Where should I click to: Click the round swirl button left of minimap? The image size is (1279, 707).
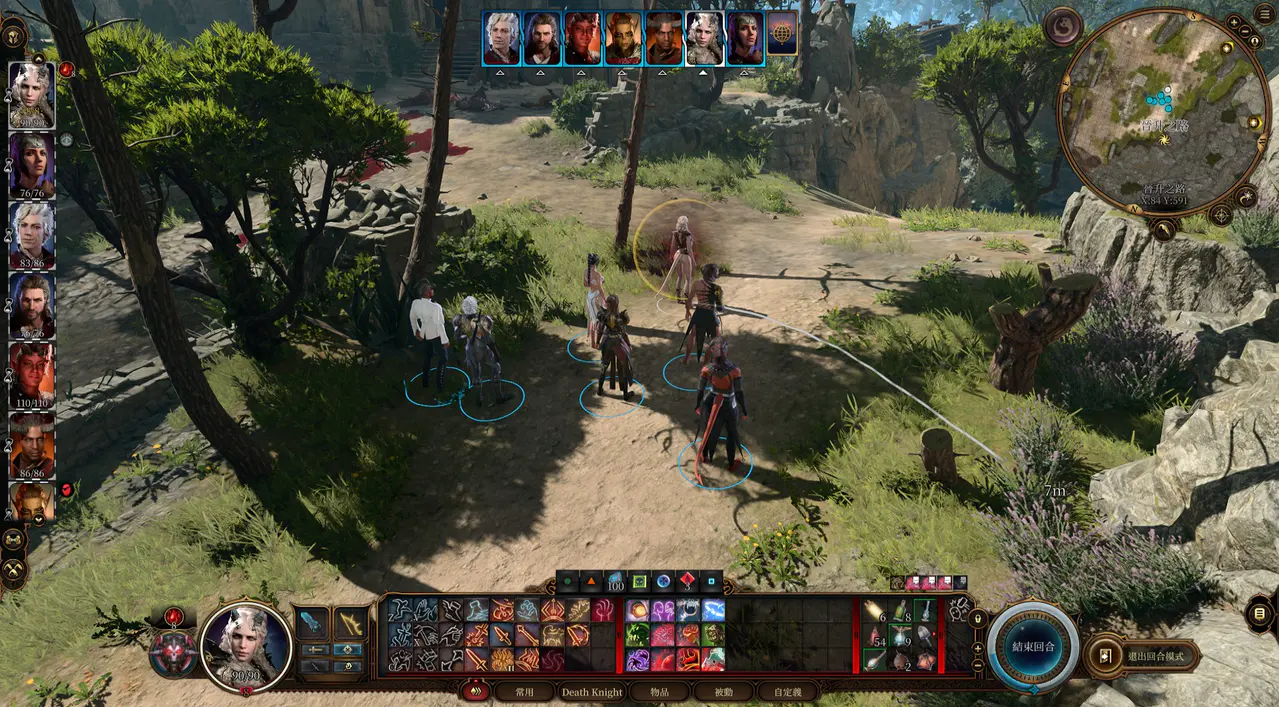pyautogui.click(x=1062, y=26)
